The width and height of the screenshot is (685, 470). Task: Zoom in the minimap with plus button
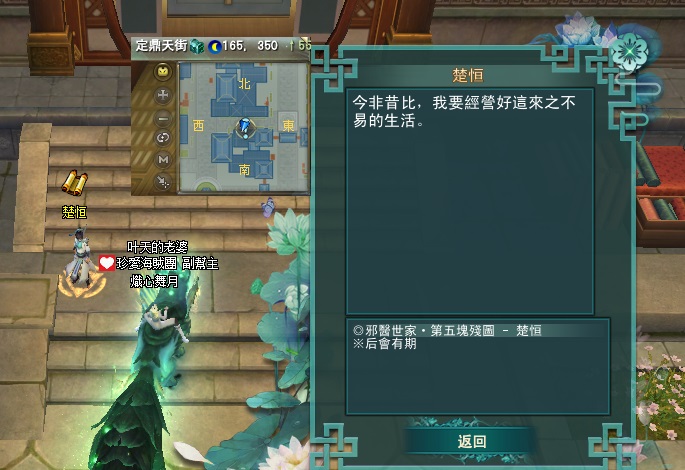tap(163, 96)
